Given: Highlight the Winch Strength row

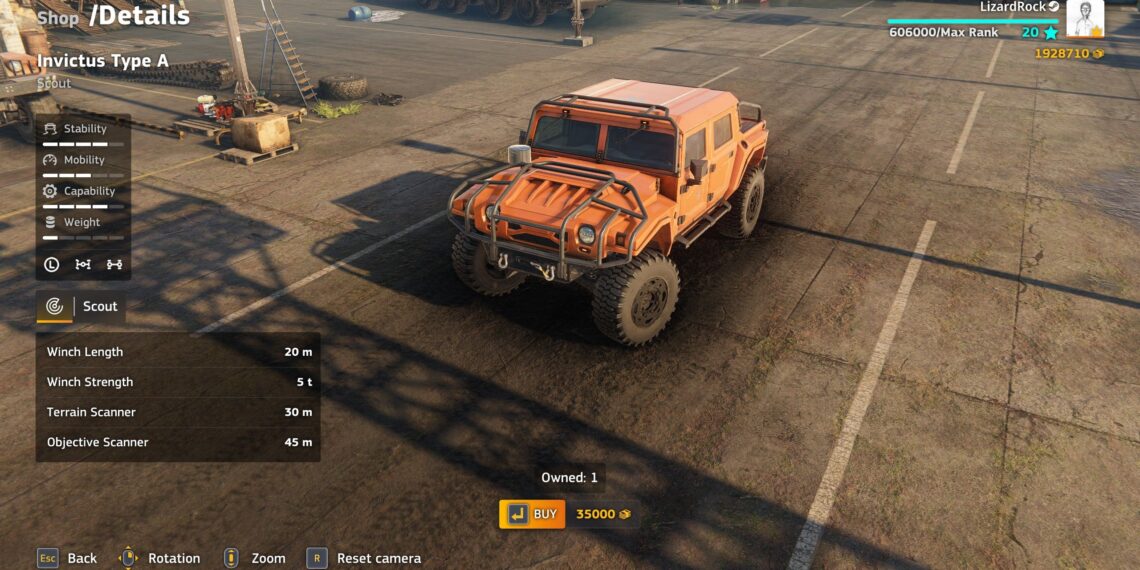Looking at the screenshot, I should point(178,382).
